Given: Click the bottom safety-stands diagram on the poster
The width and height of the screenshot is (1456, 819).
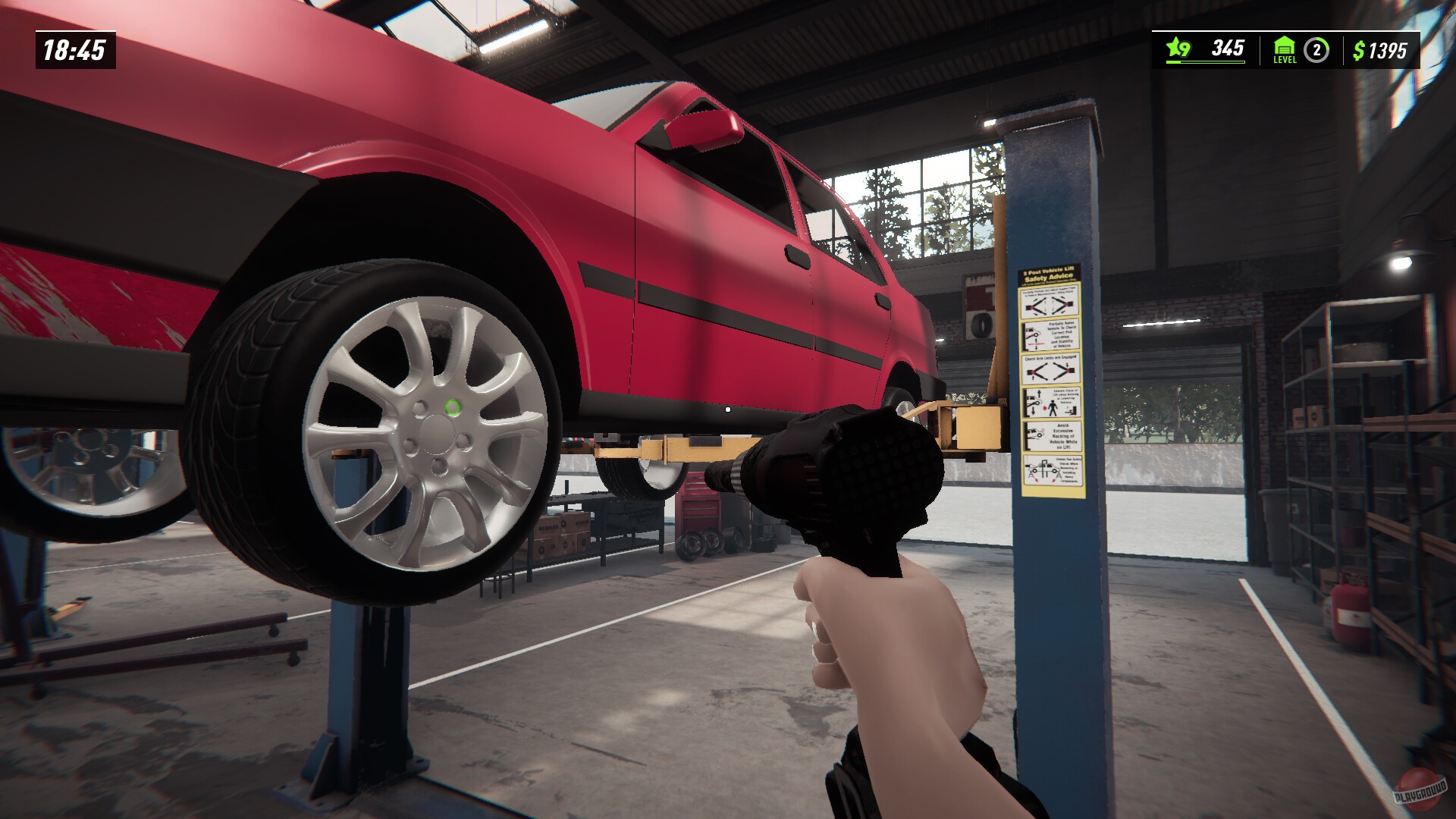Looking at the screenshot, I should [1053, 469].
